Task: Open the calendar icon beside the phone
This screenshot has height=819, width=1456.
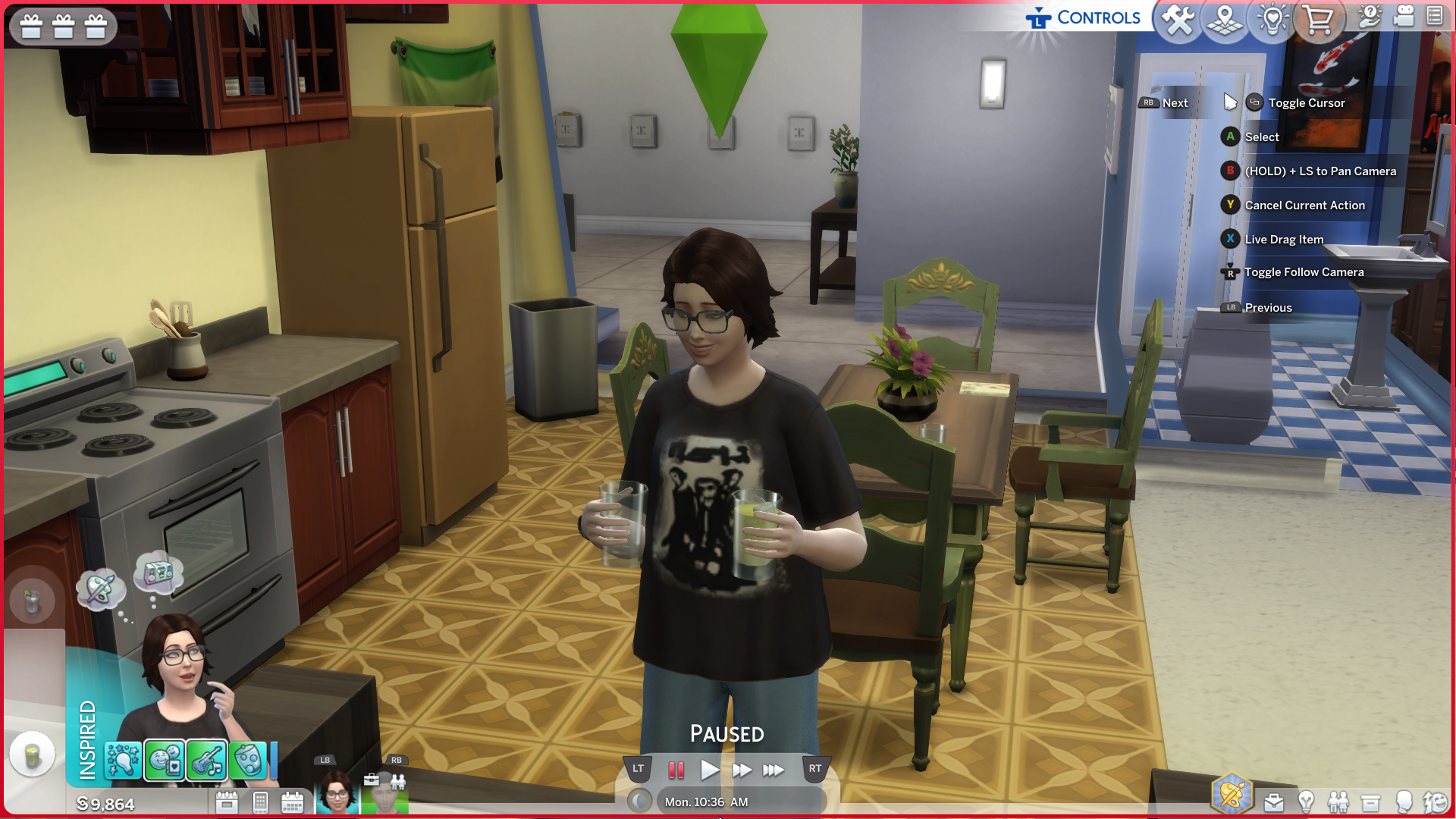Action: pos(292,802)
